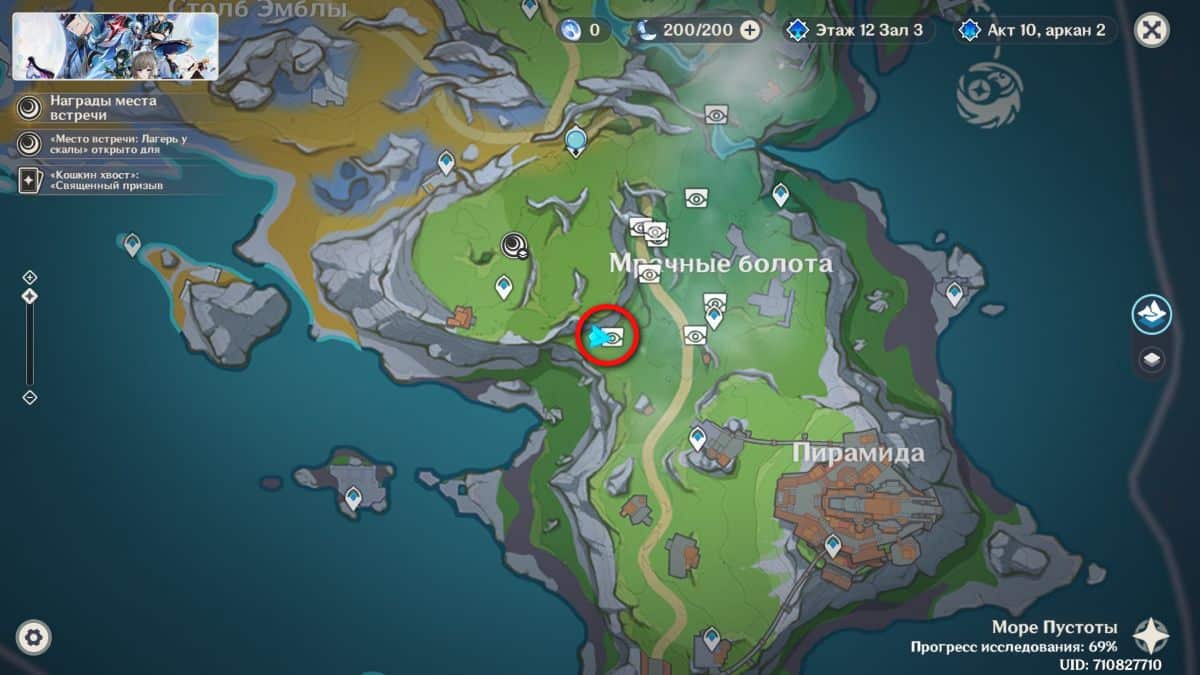Add resin with the plus button

click(x=750, y=30)
